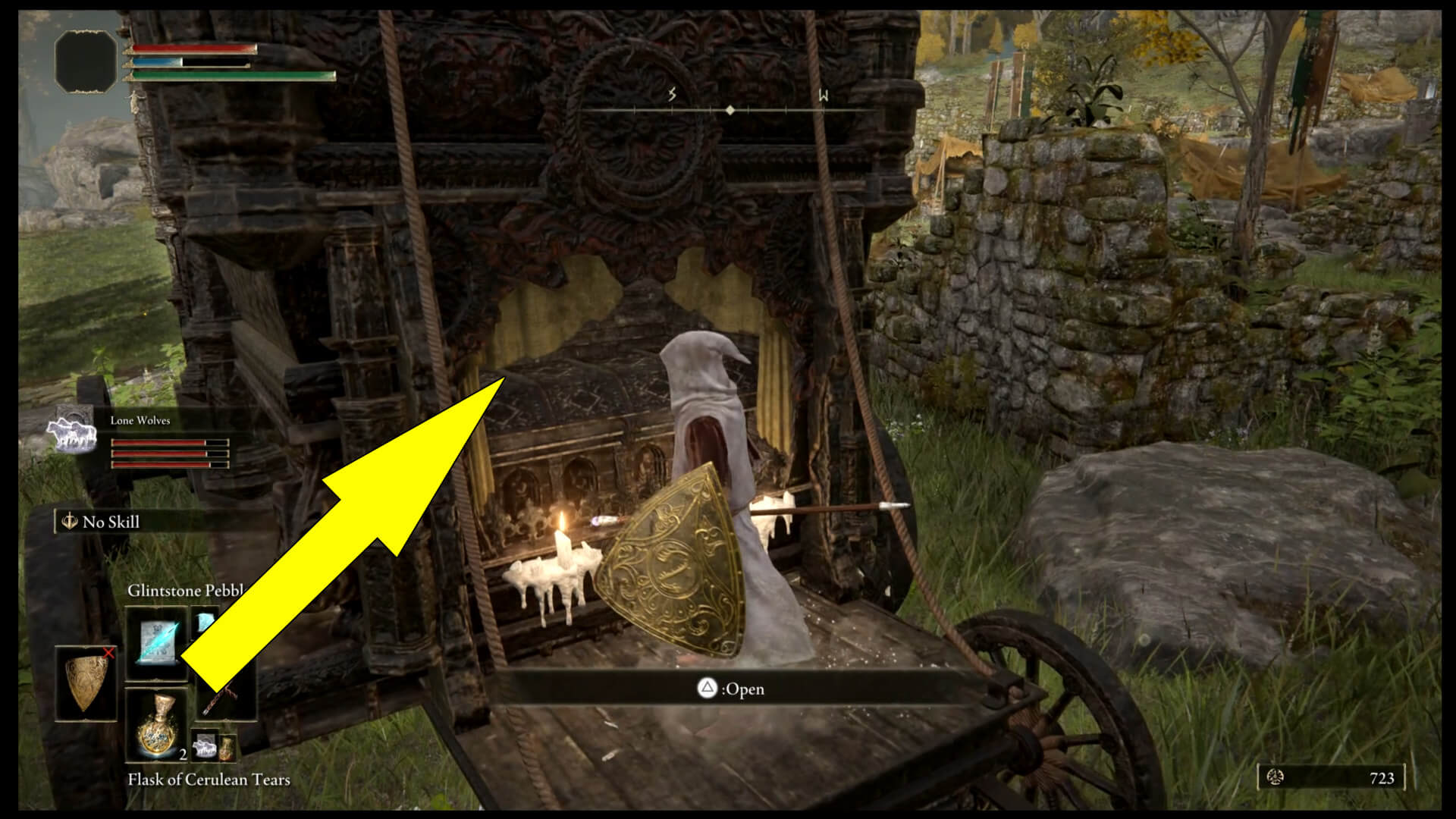Click the No Skill sword emblem icon

69,520
